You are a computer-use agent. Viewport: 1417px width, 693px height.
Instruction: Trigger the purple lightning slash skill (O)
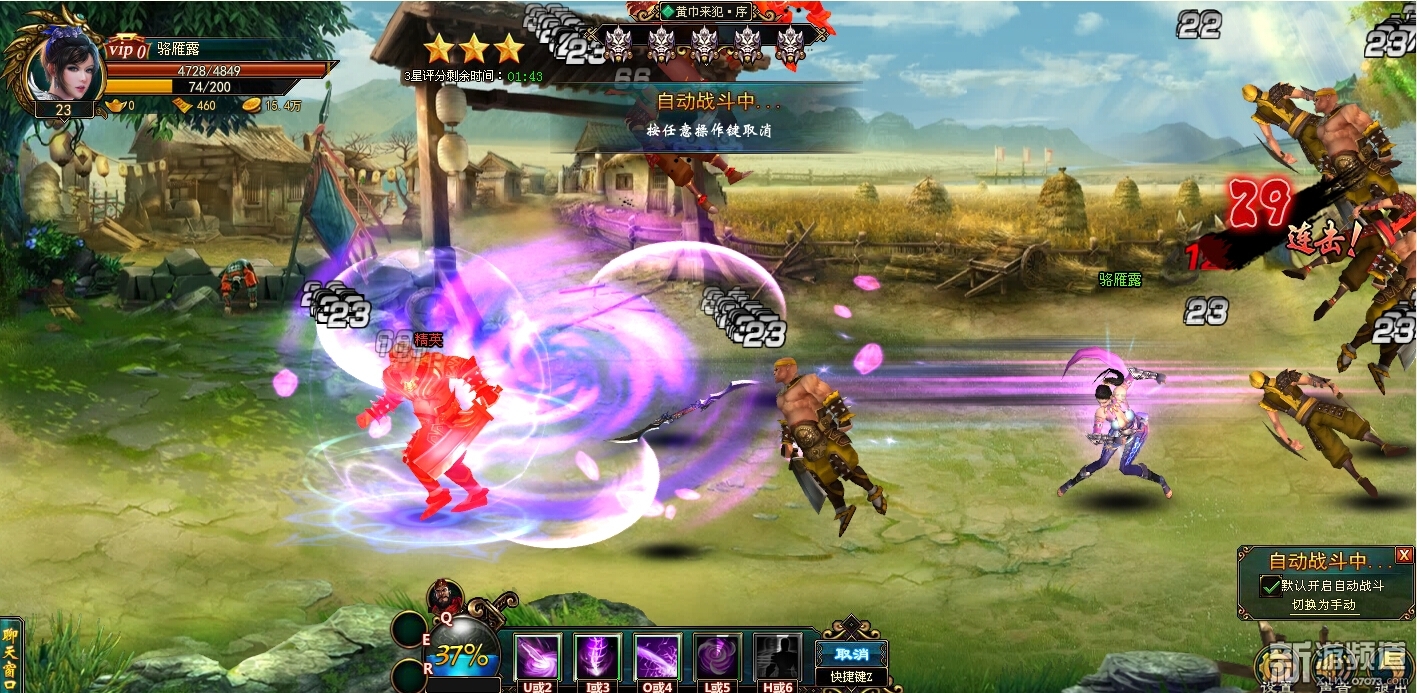(x=657, y=657)
